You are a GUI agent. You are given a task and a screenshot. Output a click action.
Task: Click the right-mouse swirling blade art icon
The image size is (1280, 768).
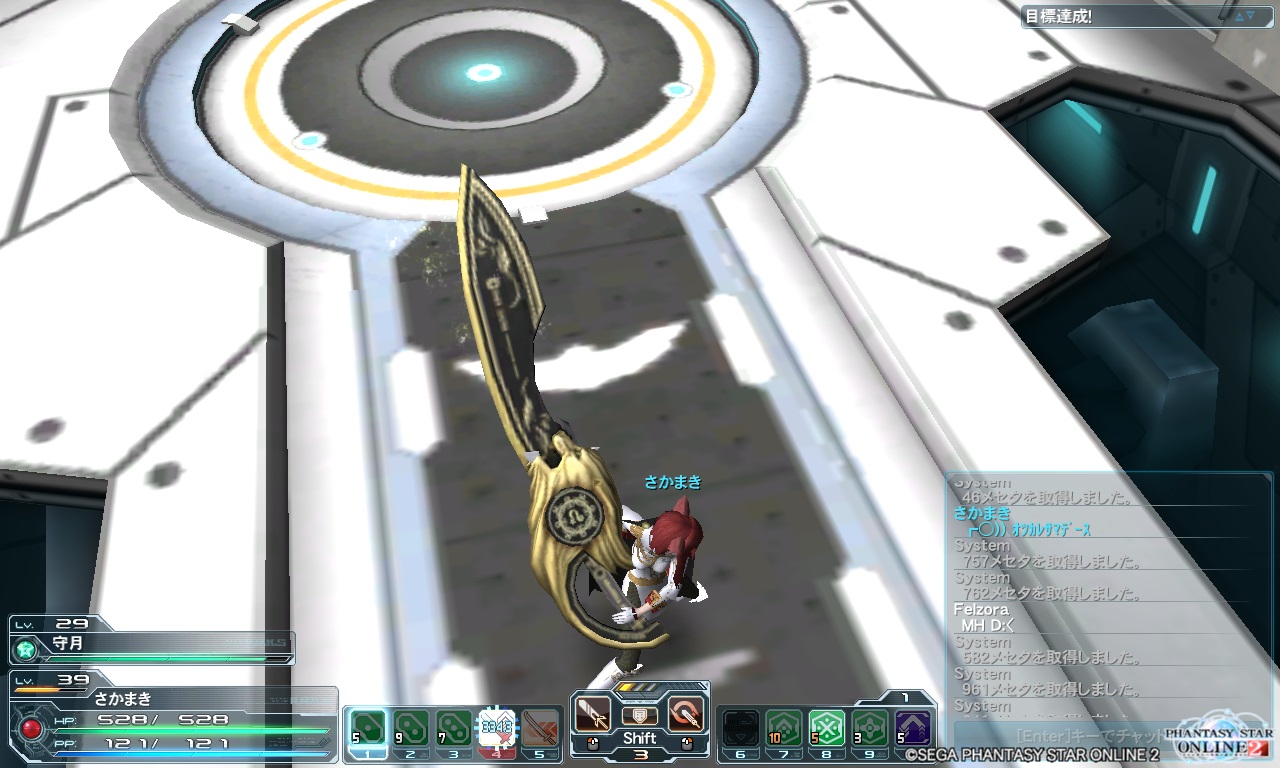(686, 715)
